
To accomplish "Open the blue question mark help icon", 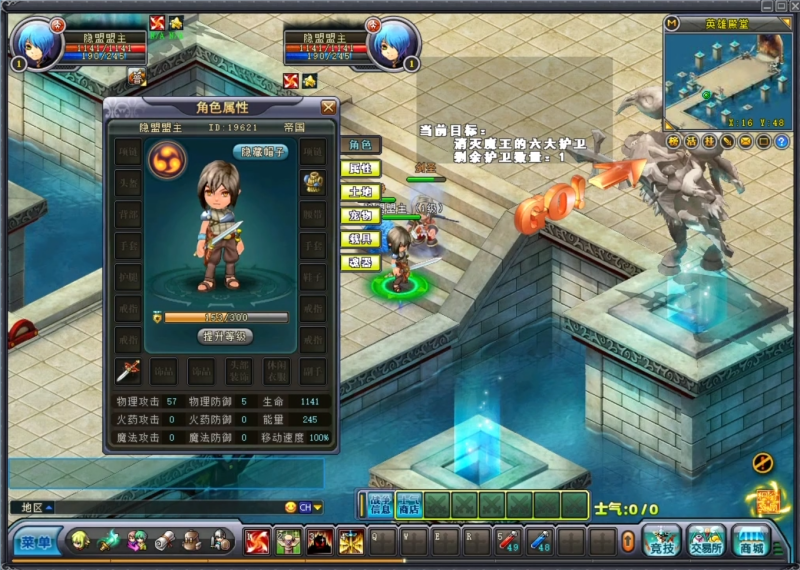I will [781, 142].
